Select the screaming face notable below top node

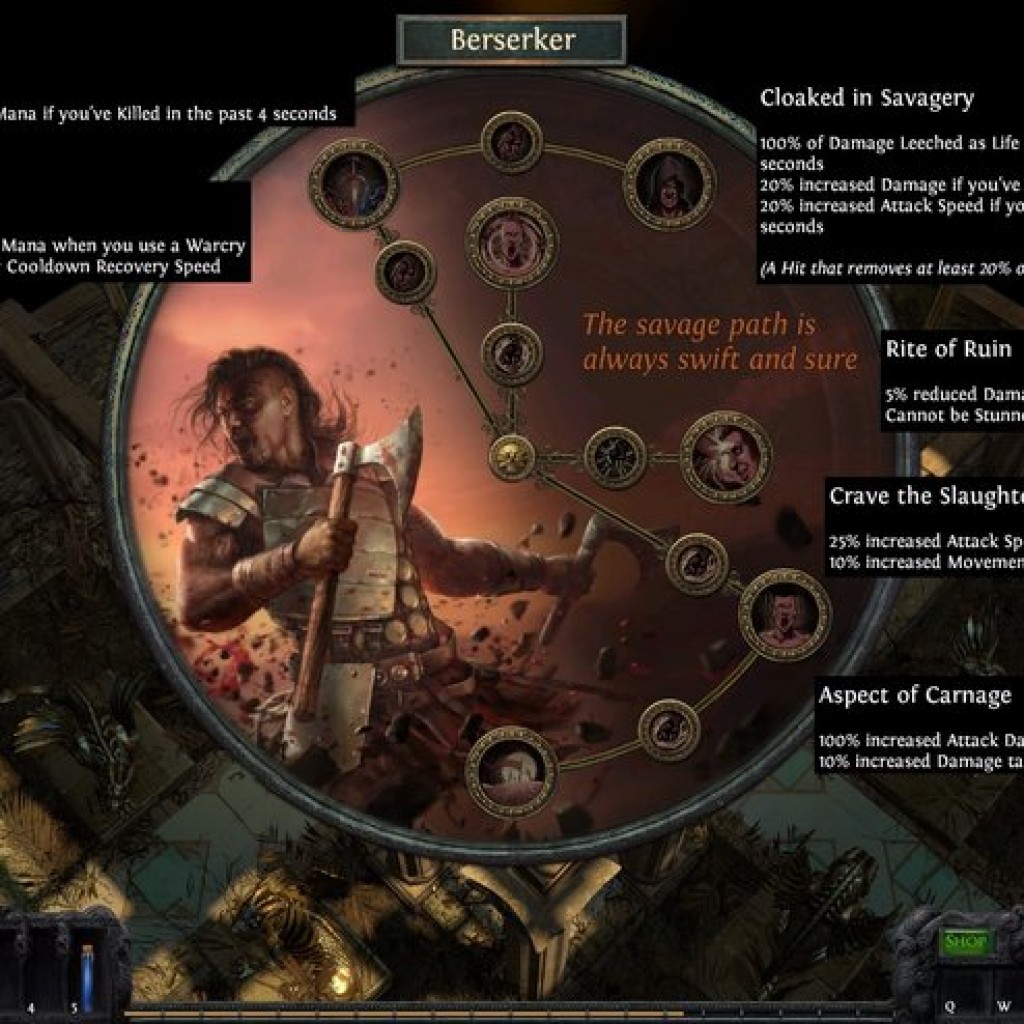(511, 243)
